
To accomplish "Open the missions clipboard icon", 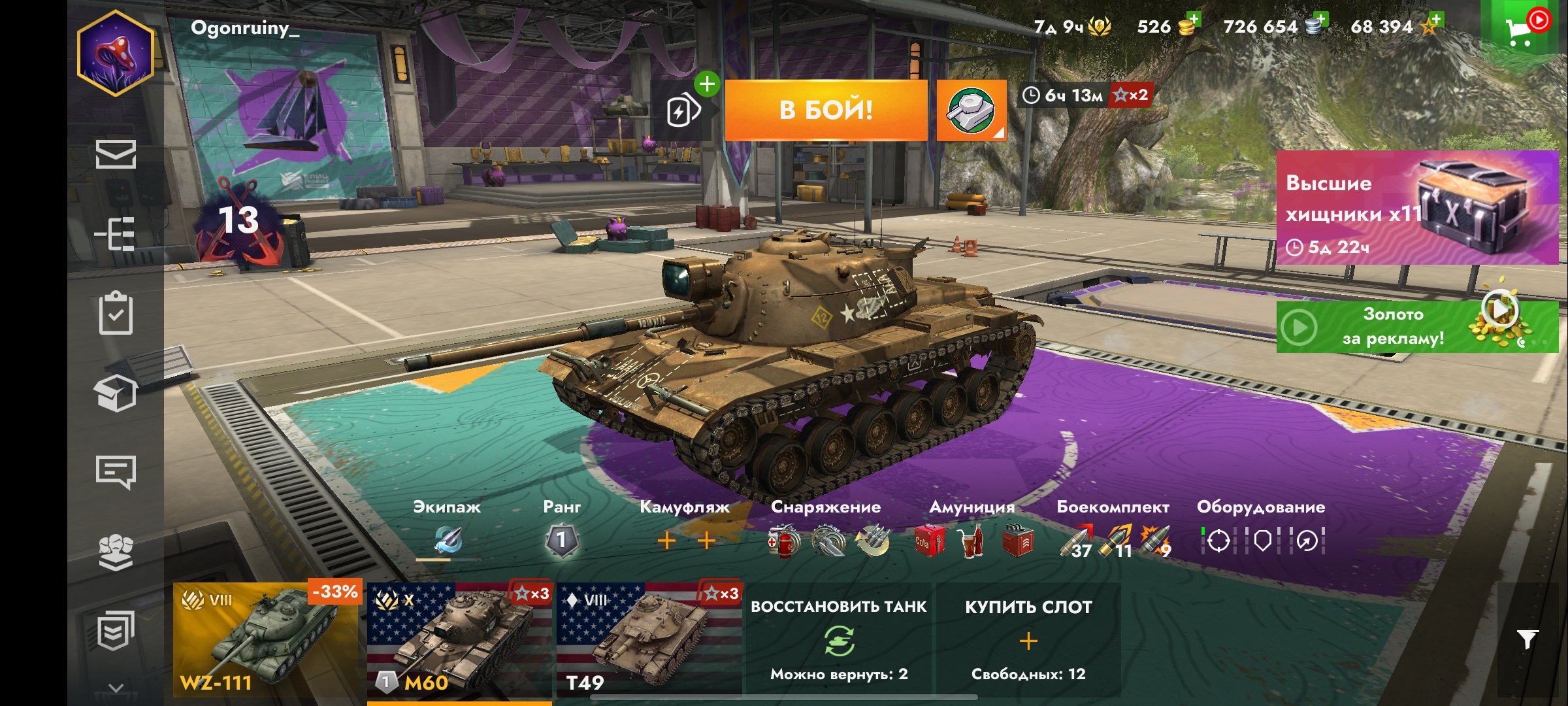I will pos(116,313).
